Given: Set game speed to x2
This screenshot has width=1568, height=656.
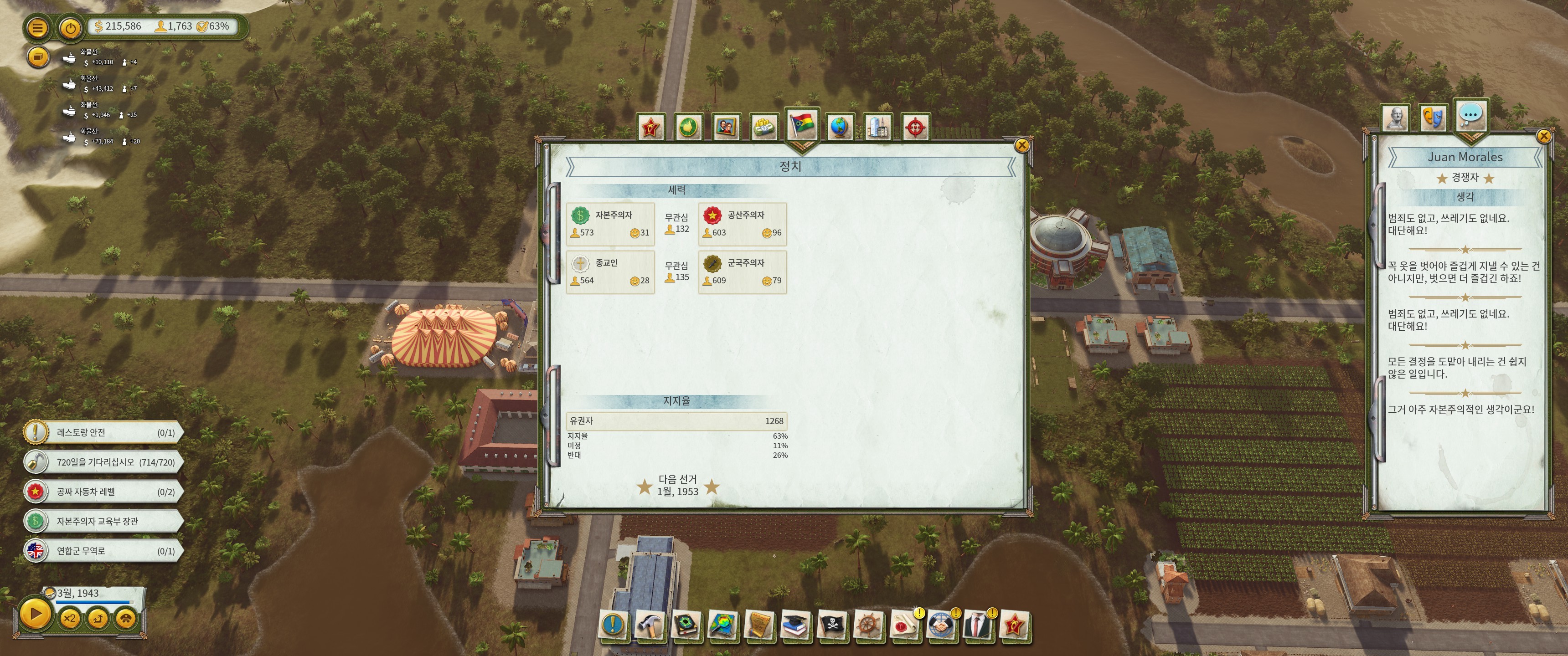Looking at the screenshot, I should [69, 618].
